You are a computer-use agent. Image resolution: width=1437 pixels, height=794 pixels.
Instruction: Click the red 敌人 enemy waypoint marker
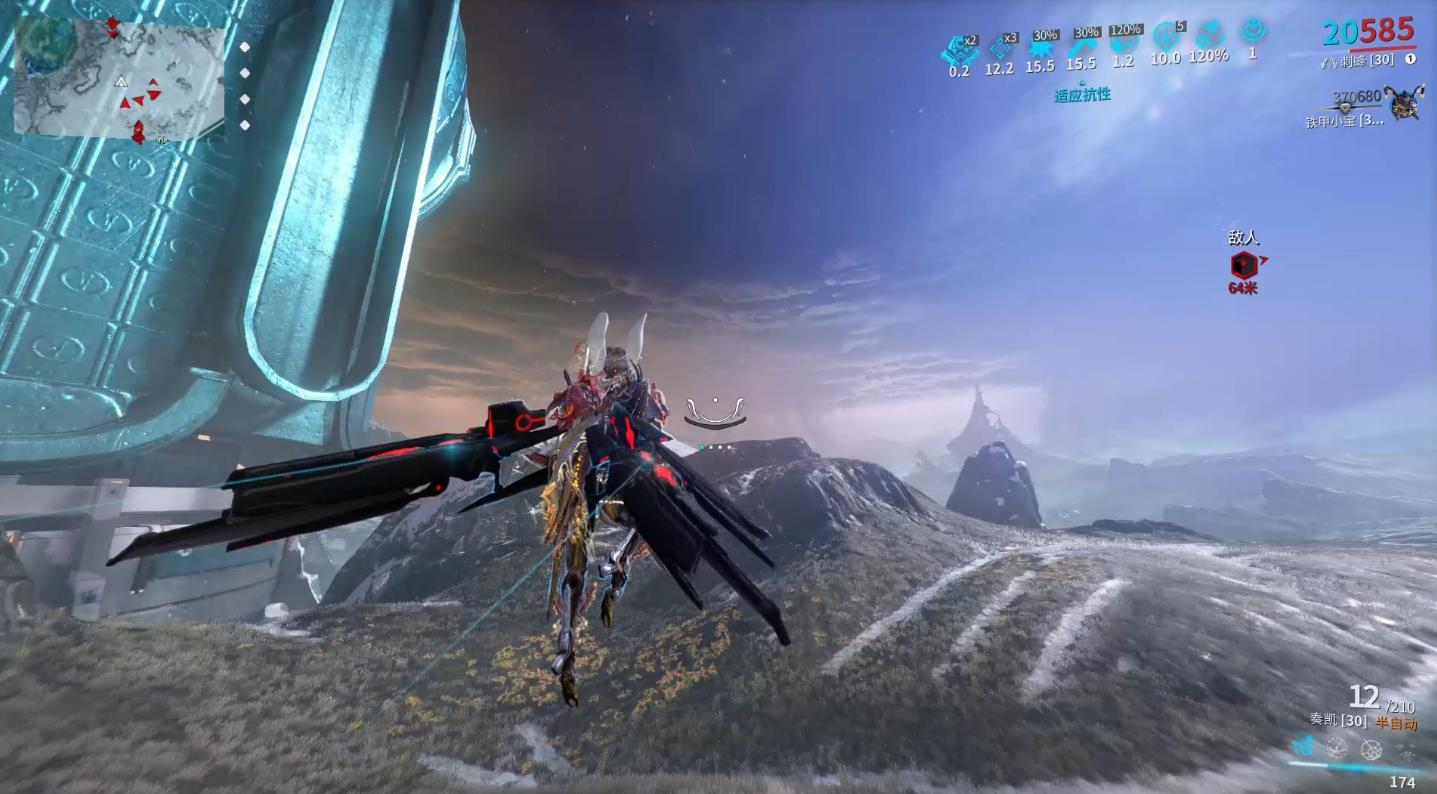pos(1243,265)
